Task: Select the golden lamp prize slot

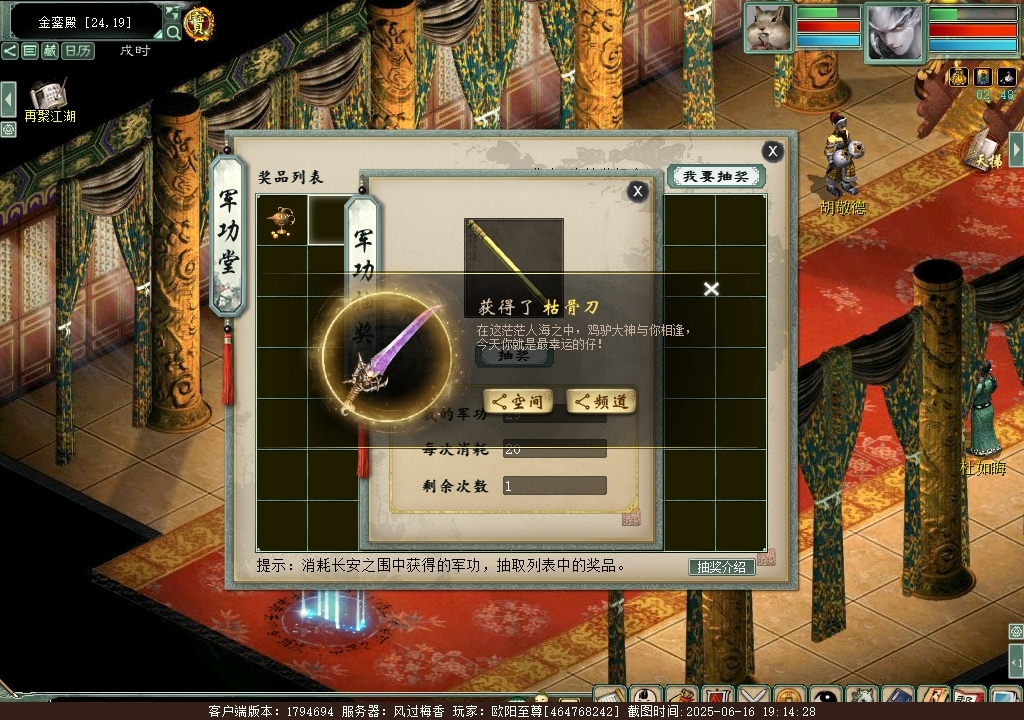Action: (x=281, y=220)
